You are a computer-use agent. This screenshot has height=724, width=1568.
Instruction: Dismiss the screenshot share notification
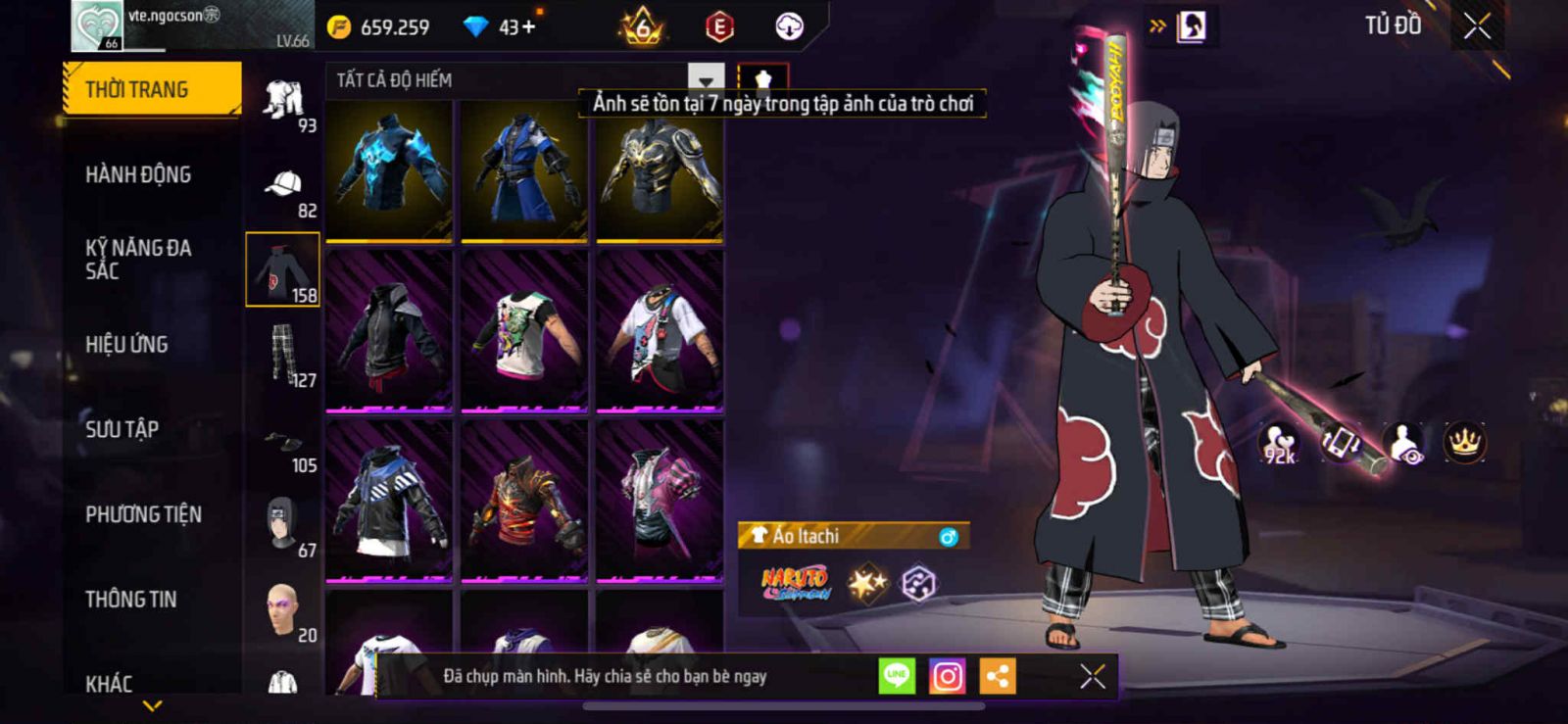click(1093, 676)
